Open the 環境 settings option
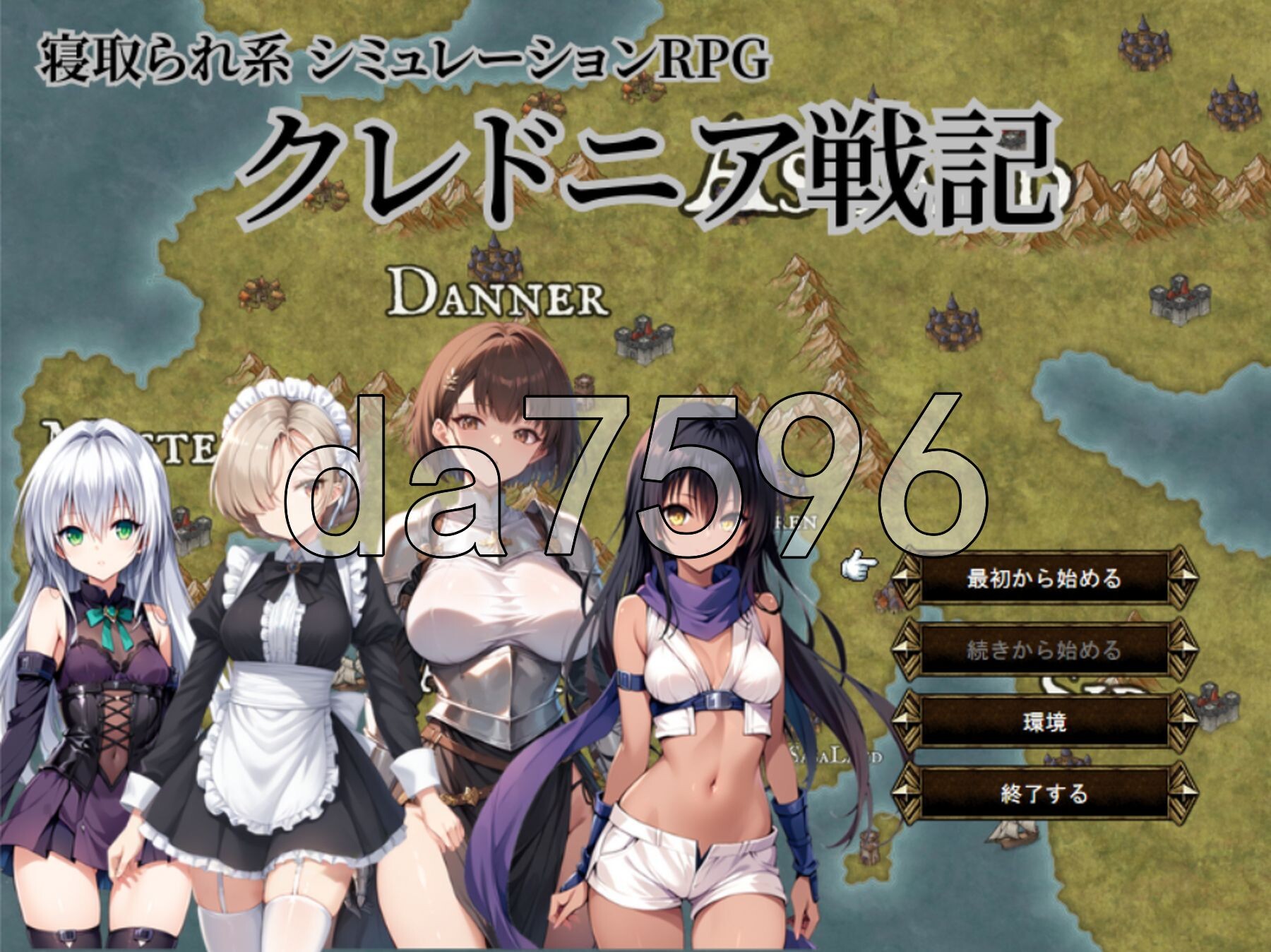Image resolution: width=1271 pixels, height=952 pixels. click(x=1044, y=722)
